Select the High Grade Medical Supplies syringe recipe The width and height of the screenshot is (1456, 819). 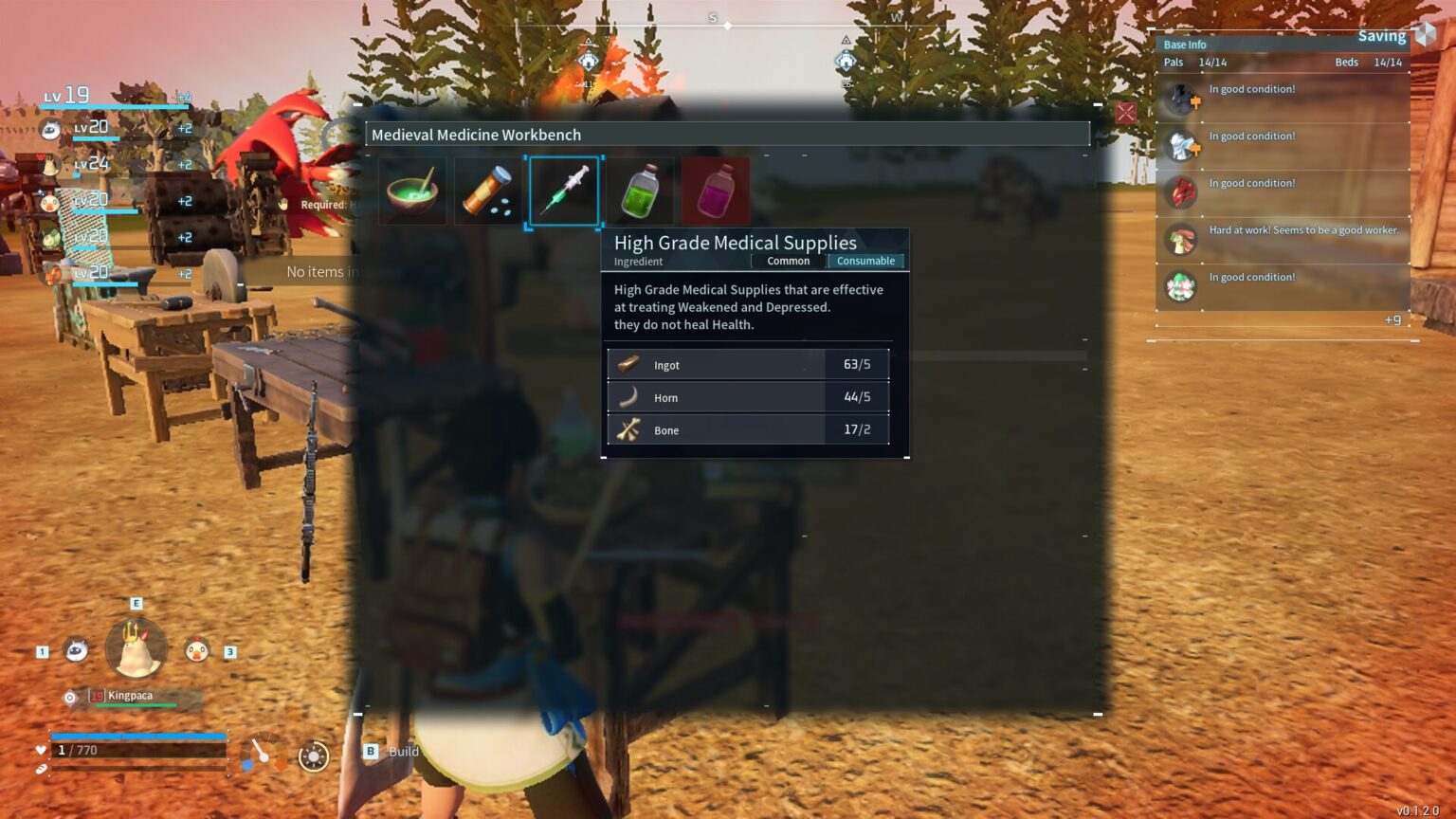[564, 190]
